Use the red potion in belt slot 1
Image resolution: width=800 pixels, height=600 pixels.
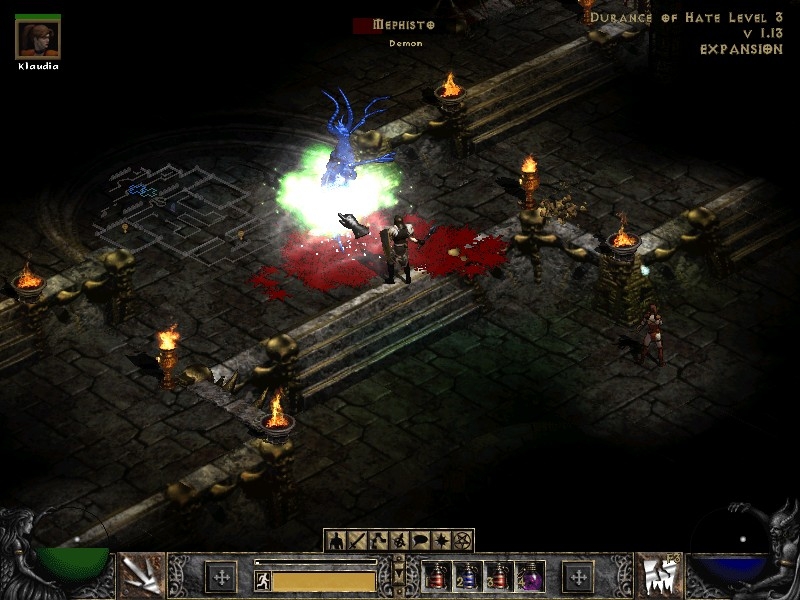[x=435, y=576]
